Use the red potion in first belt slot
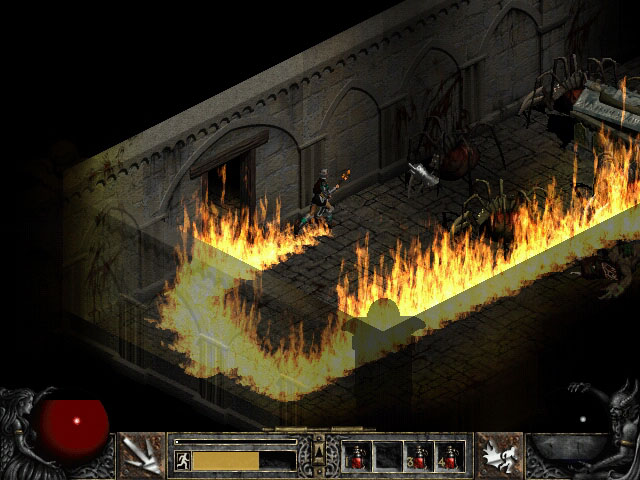 [358, 456]
